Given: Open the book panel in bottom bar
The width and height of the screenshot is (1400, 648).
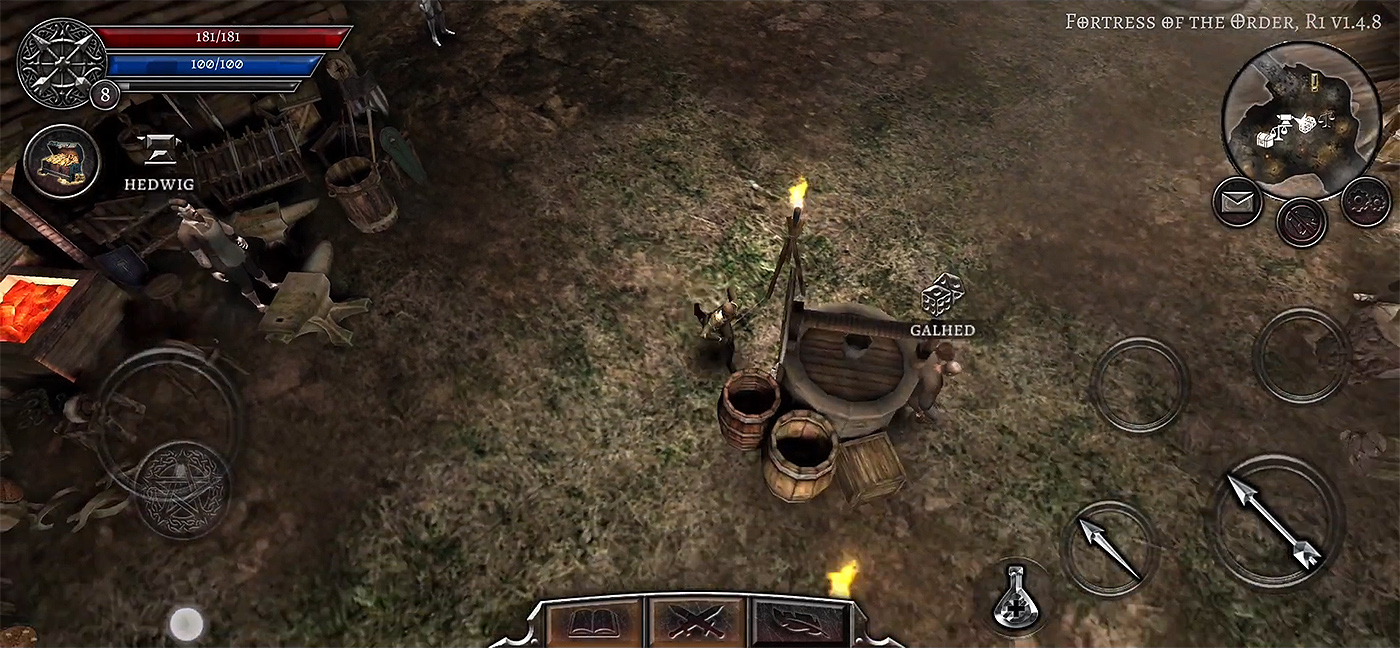Looking at the screenshot, I should click(x=594, y=622).
